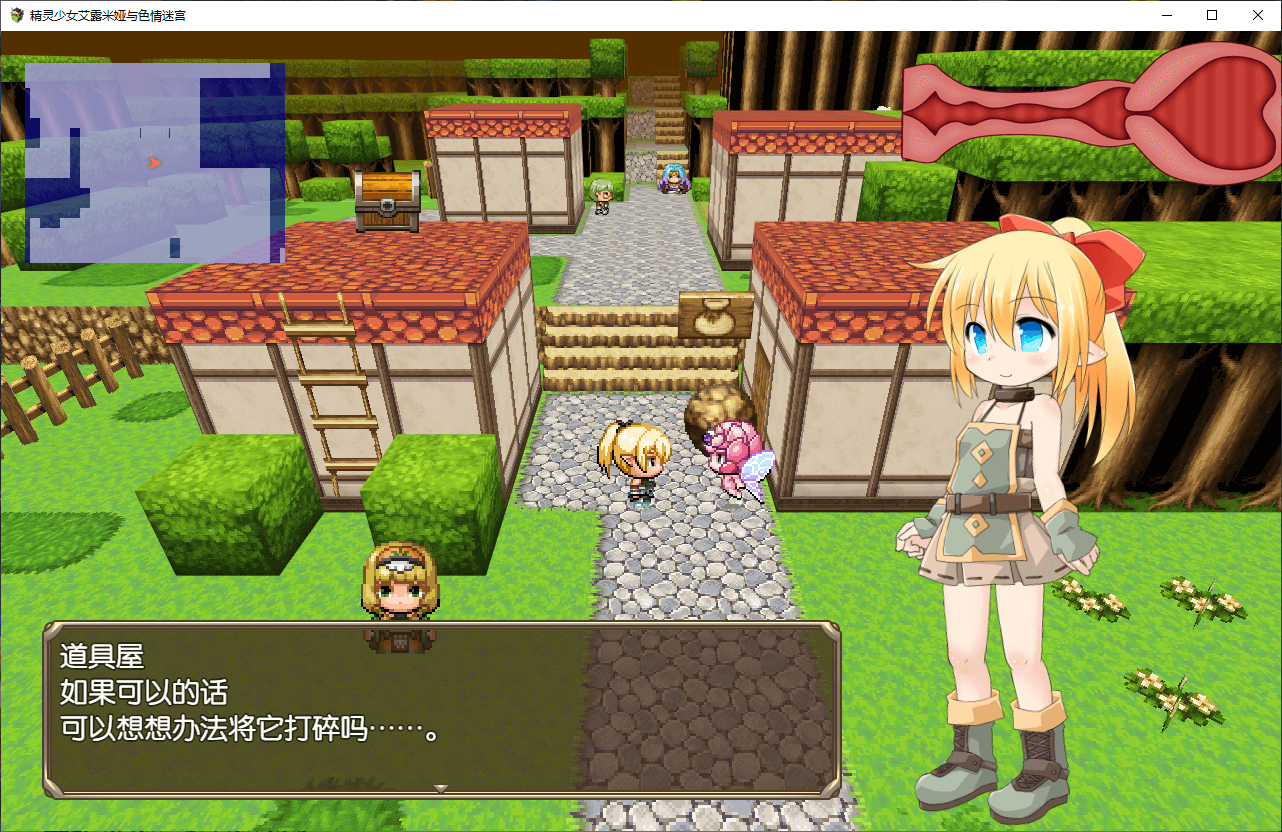Close the game window
1282x832 pixels.
pyautogui.click(x=1258, y=15)
